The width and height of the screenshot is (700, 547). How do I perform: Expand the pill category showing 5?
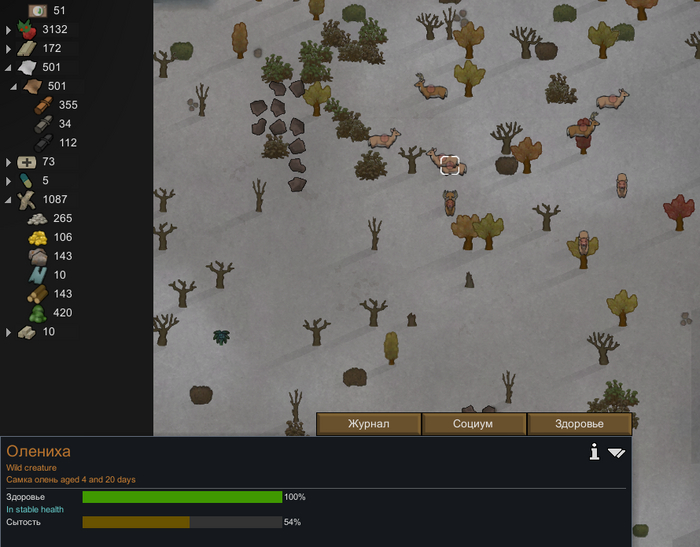point(8,181)
